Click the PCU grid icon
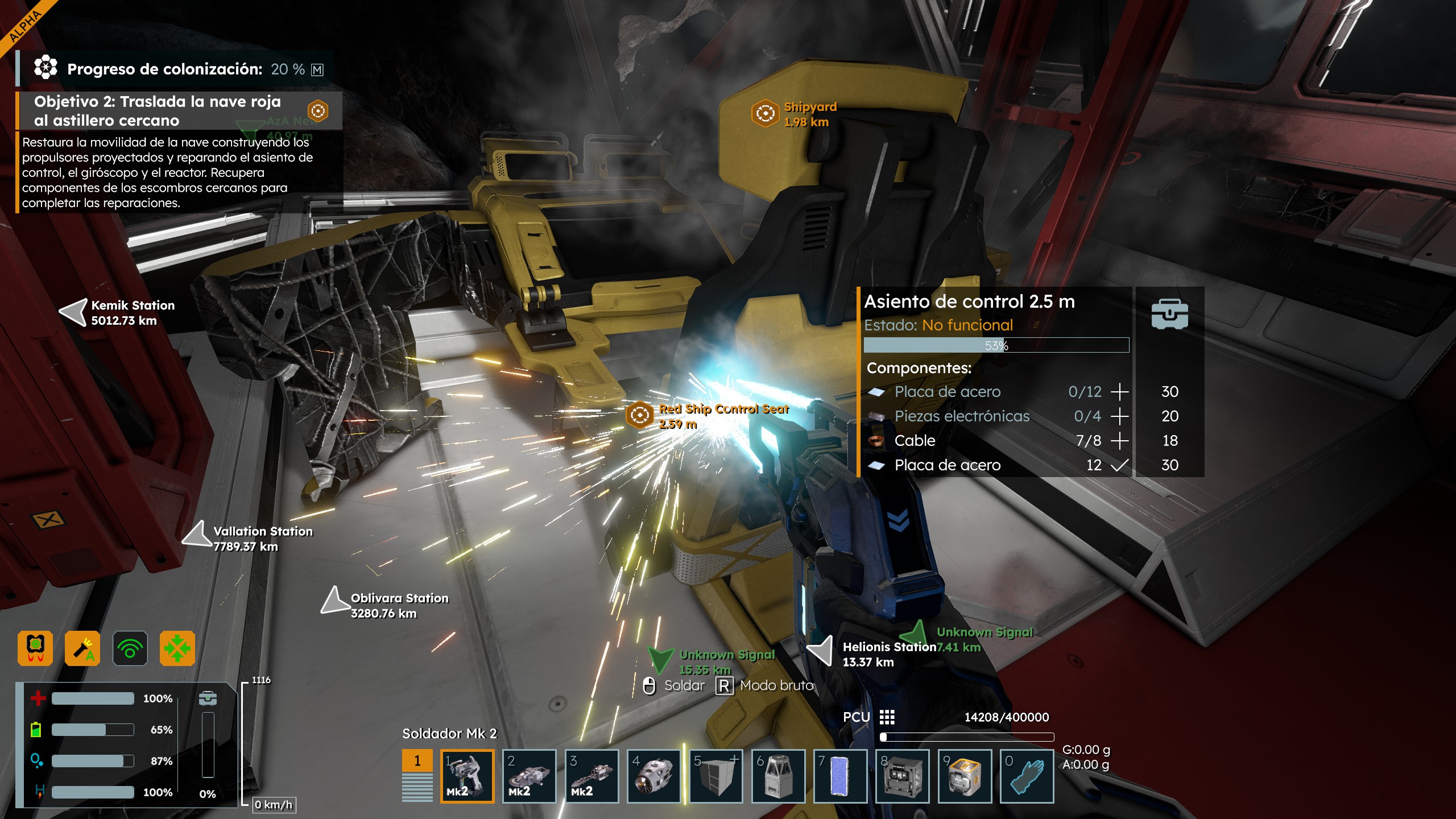The image size is (1456, 819). point(887,717)
